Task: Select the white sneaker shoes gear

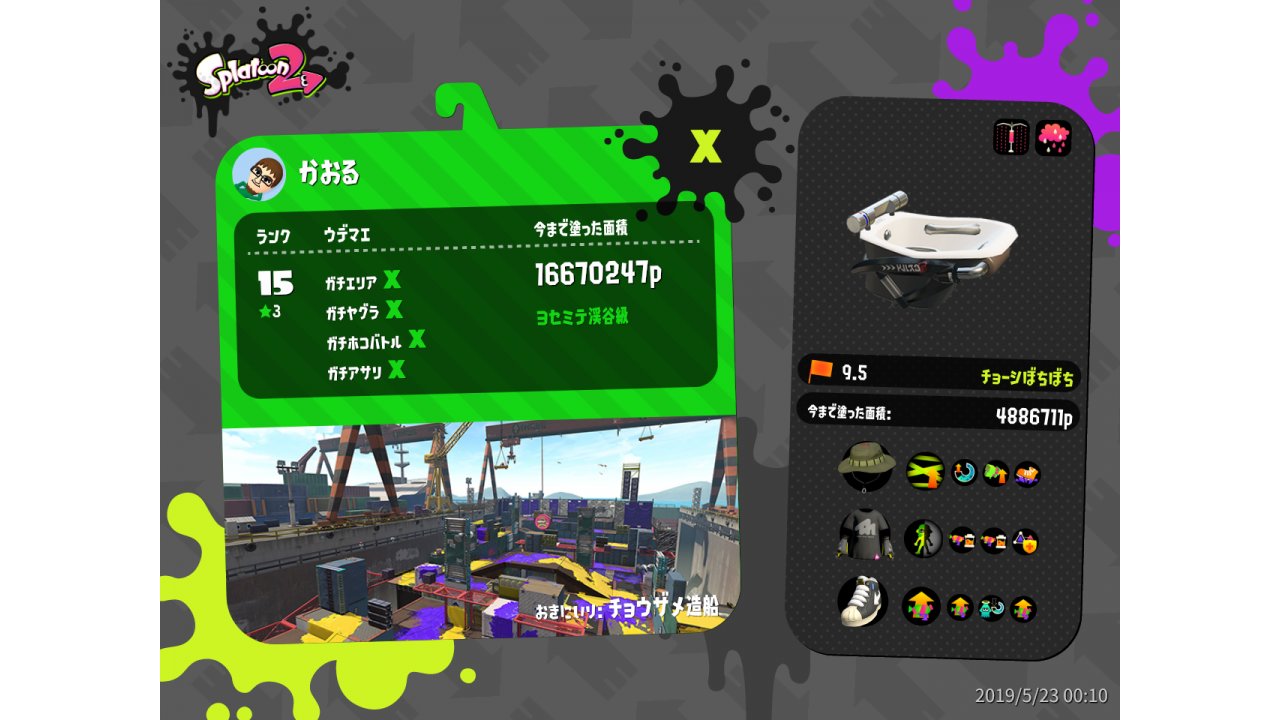Action: point(862,600)
